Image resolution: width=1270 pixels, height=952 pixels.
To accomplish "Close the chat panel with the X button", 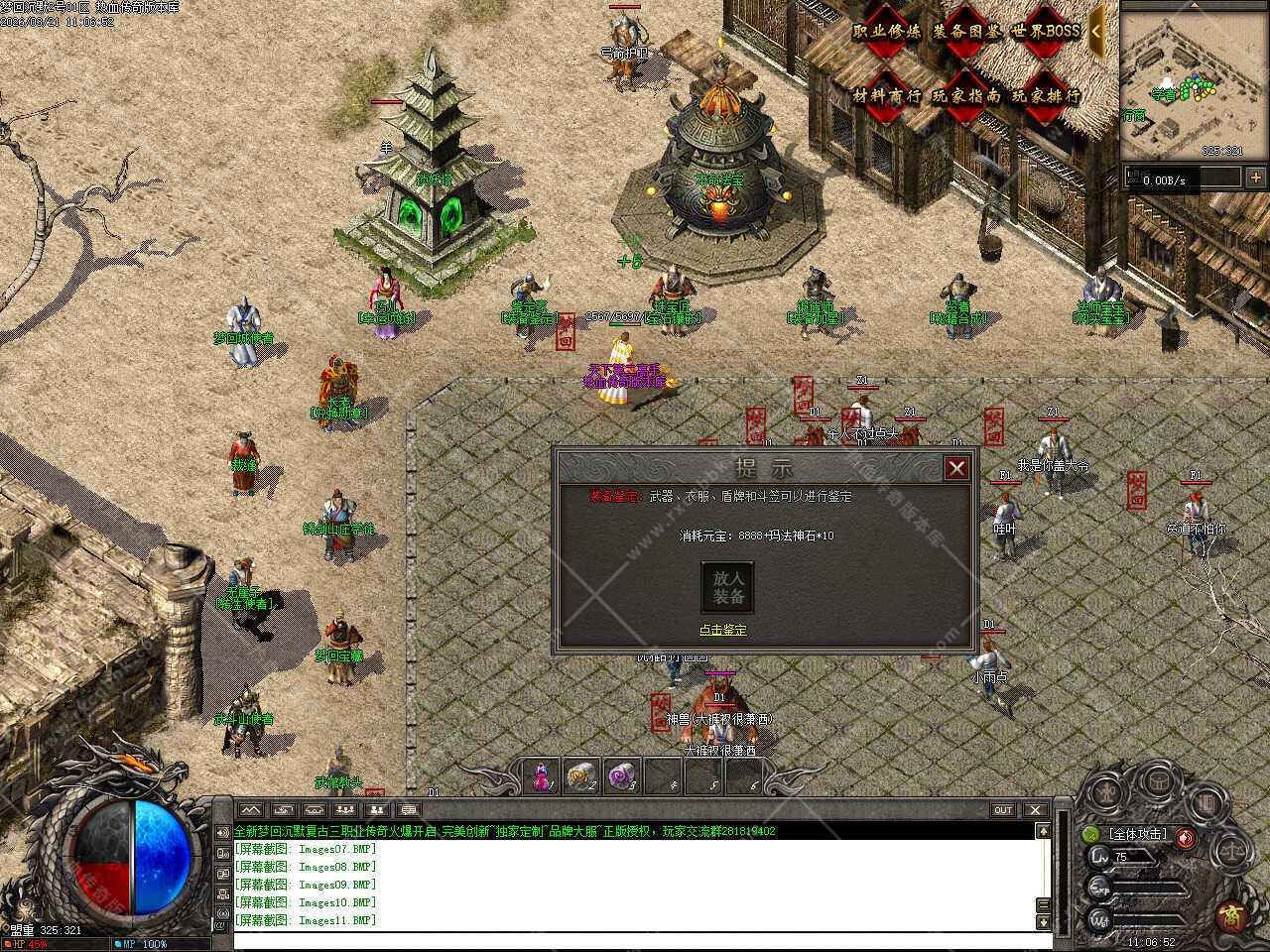I will pos(1035,810).
